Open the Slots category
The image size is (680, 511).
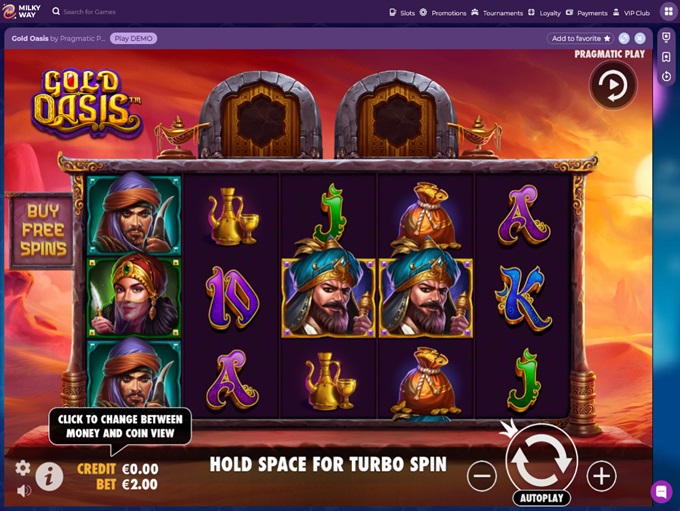coord(401,13)
